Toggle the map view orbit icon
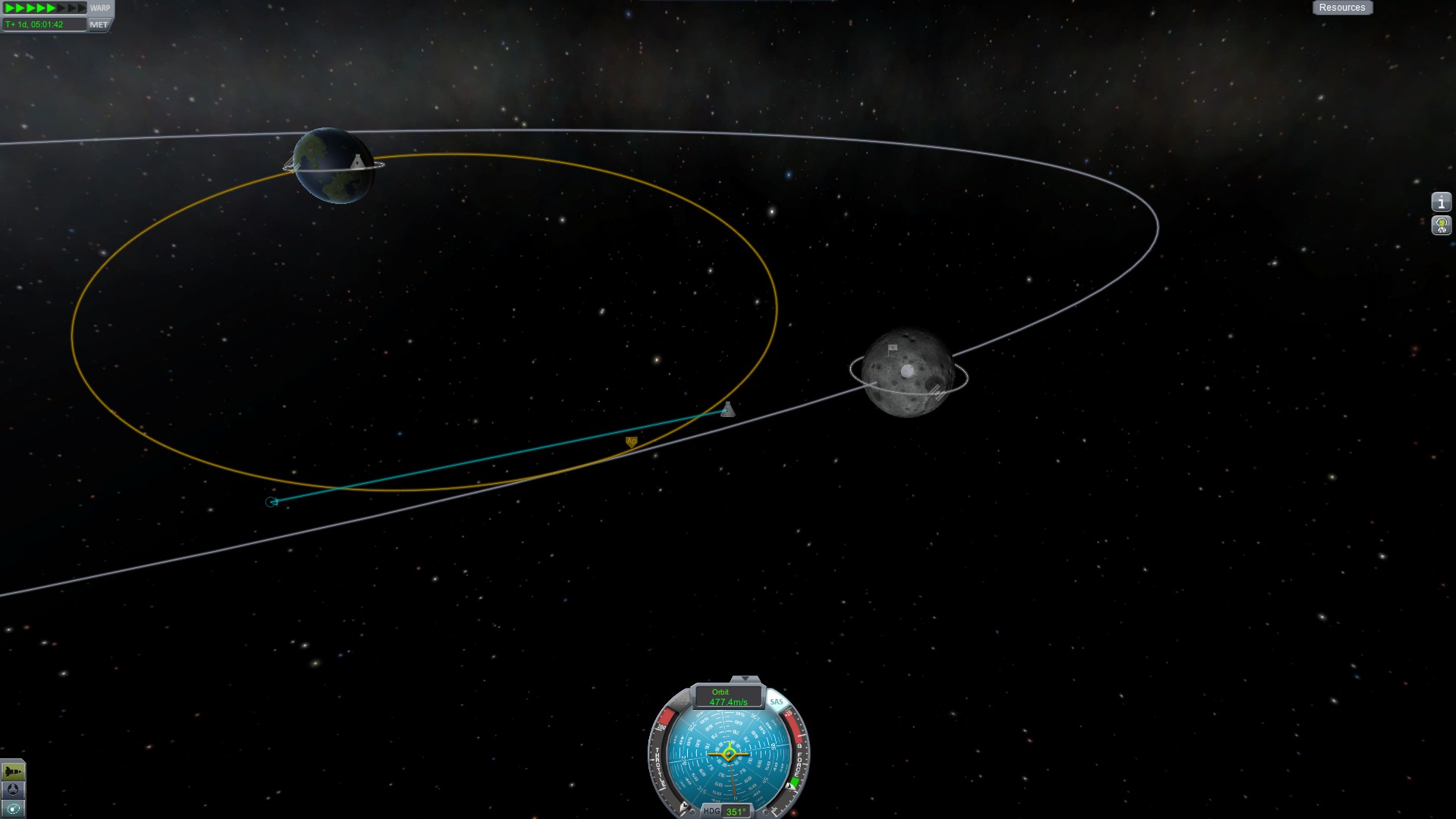 [13, 808]
